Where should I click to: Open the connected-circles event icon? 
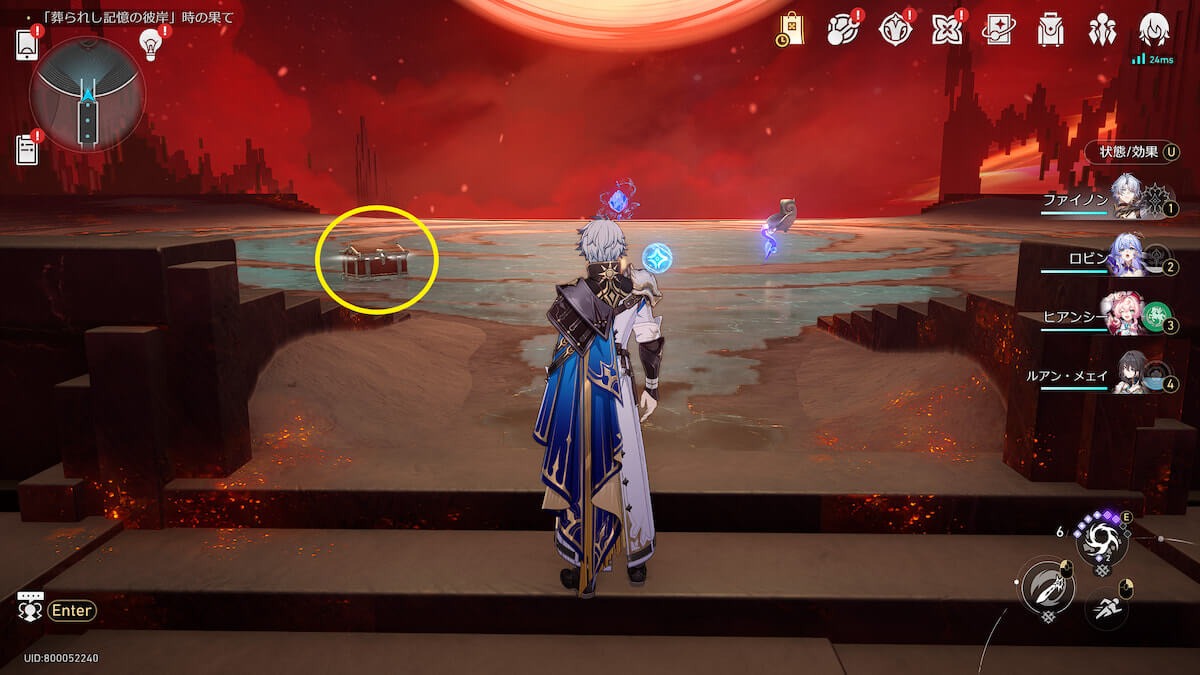point(842,30)
